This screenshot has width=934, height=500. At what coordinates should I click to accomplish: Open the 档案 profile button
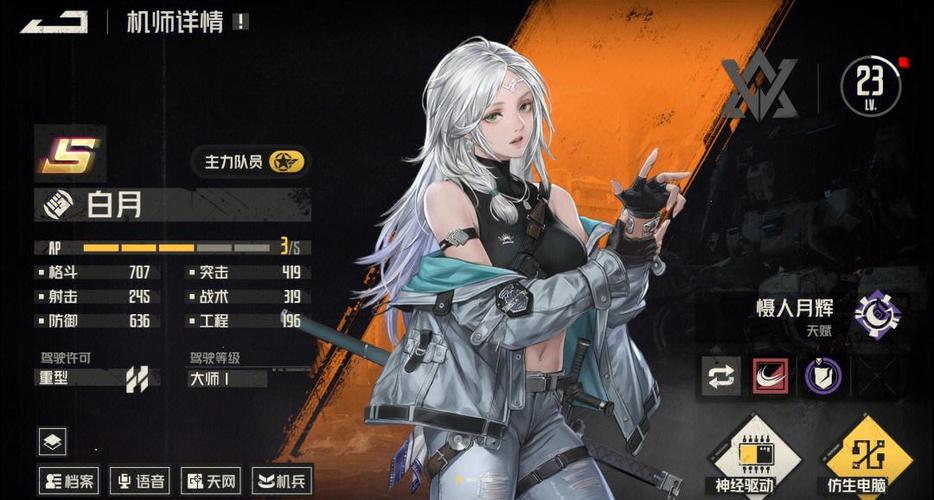(x=68, y=481)
